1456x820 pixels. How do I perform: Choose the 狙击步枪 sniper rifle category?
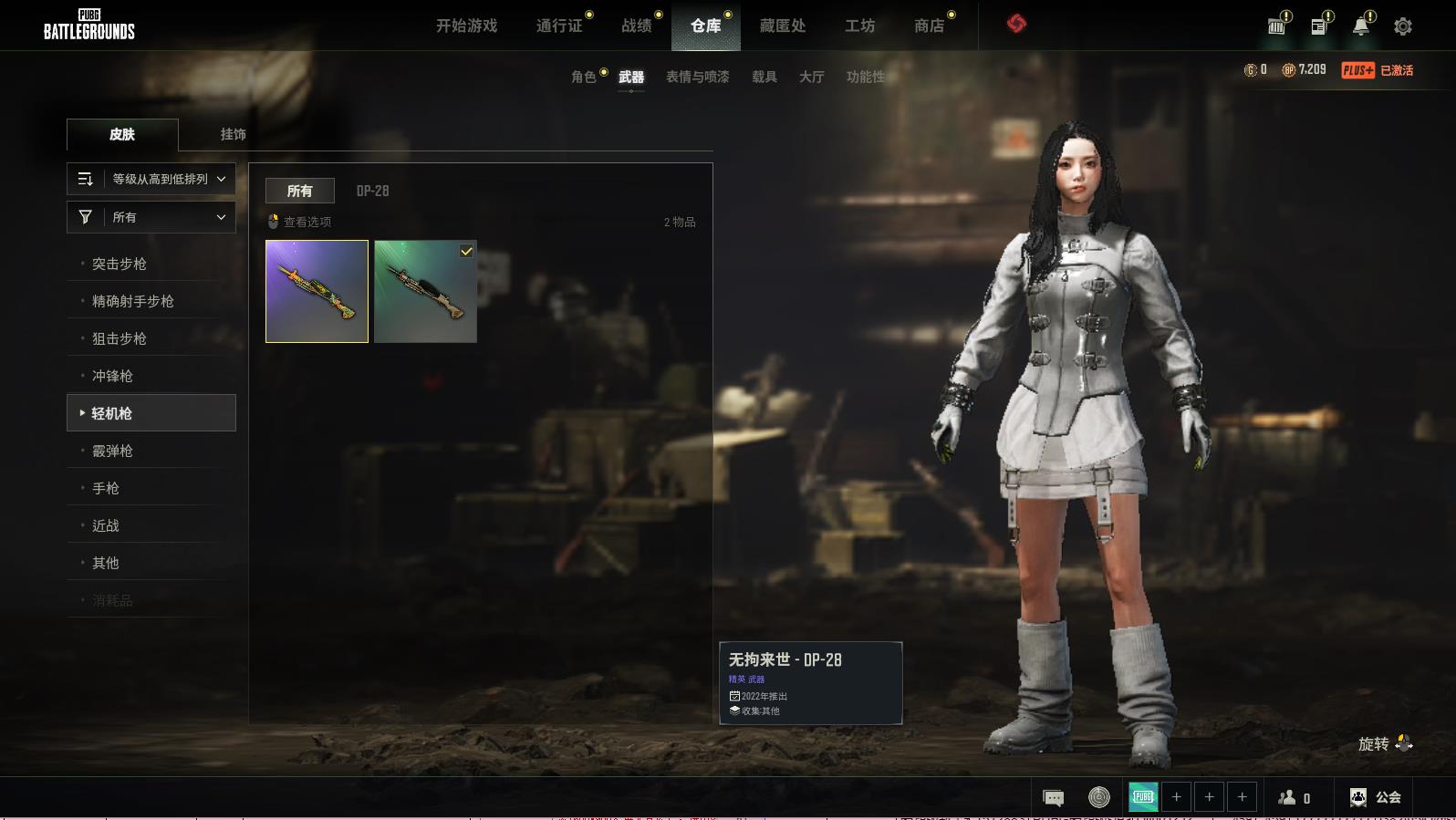pyautogui.click(x=120, y=338)
